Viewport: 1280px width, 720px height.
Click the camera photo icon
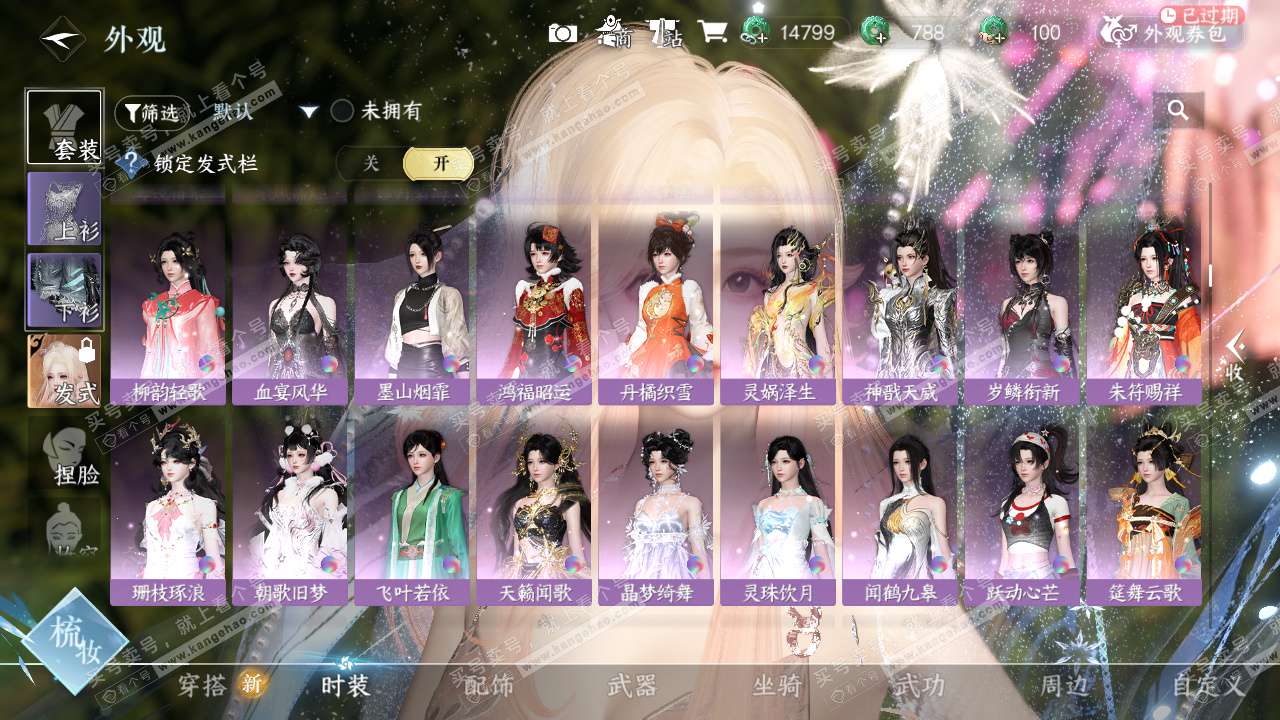coord(562,33)
